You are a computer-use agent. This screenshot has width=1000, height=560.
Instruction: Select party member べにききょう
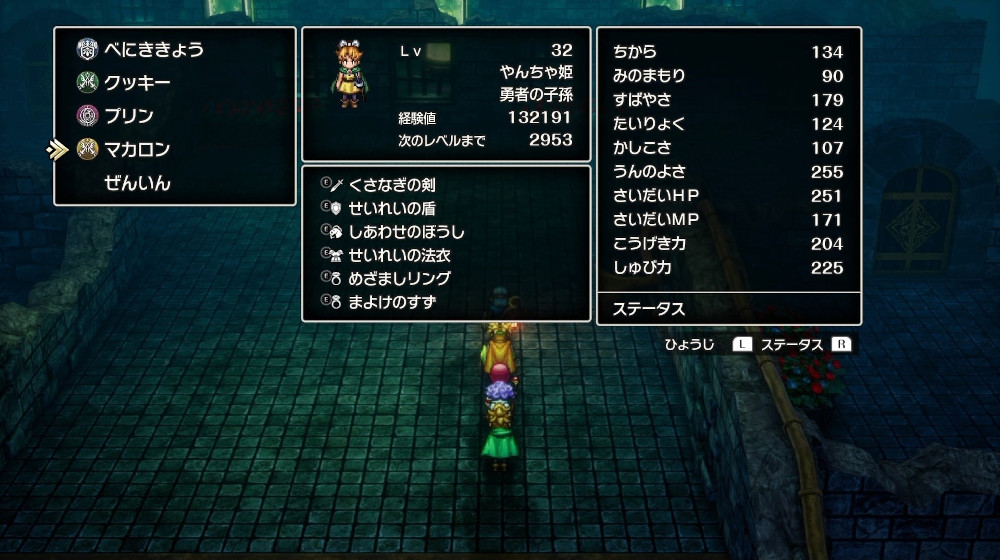(x=153, y=49)
